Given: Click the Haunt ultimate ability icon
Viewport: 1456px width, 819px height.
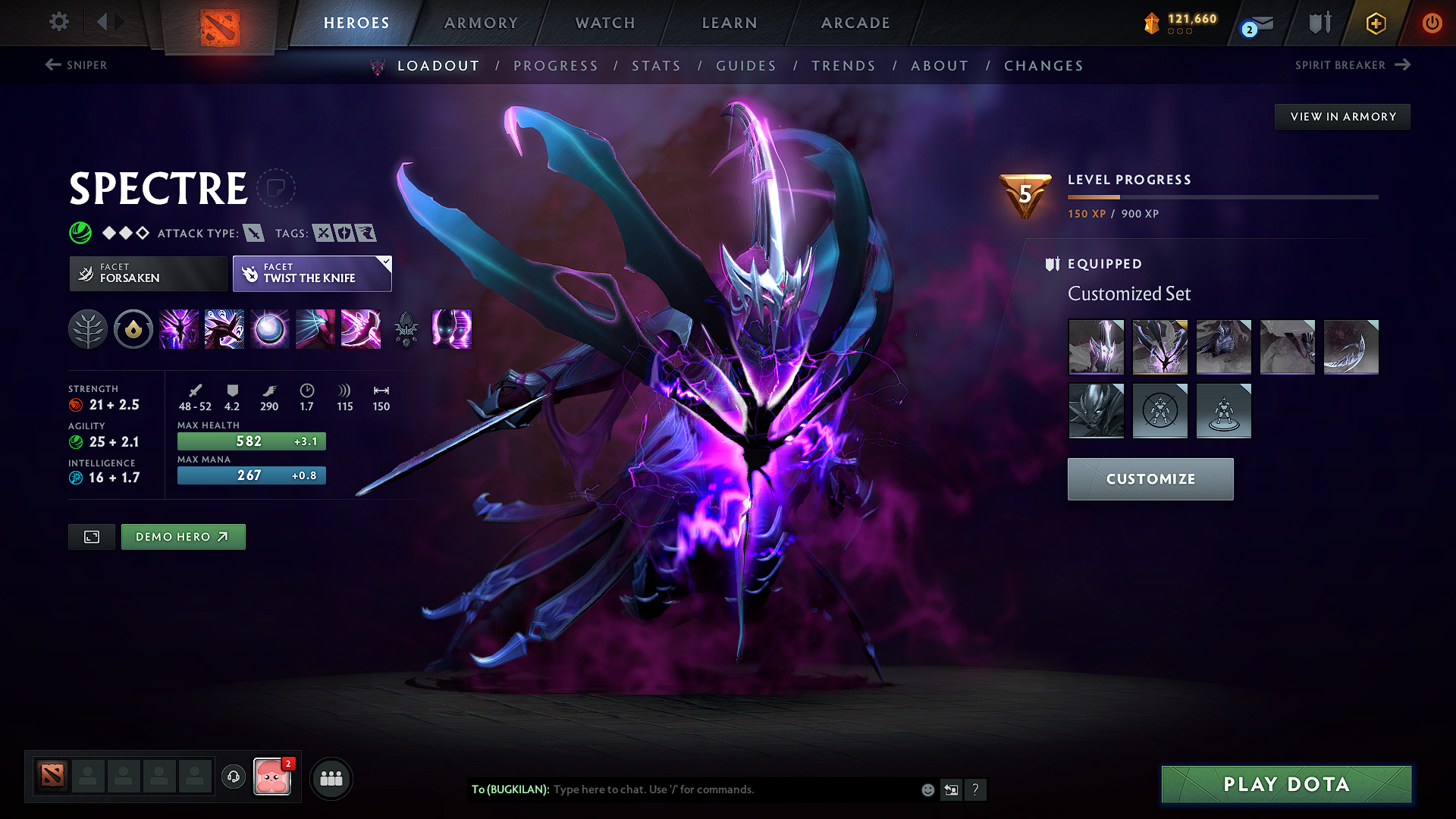Looking at the screenshot, I should (x=452, y=329).
